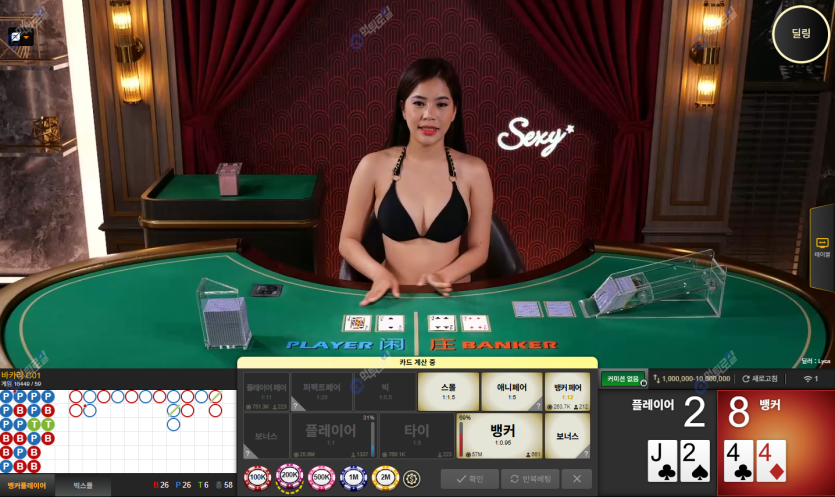Confirm the bet with 확인
The height and width of the screenshot is (497, 835).
point(469,479)
